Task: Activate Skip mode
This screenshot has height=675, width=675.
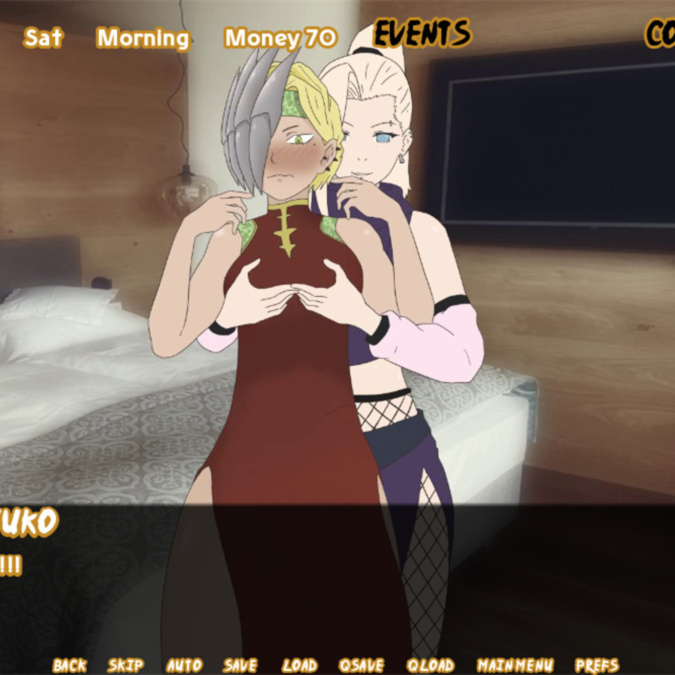Action: 125,665
